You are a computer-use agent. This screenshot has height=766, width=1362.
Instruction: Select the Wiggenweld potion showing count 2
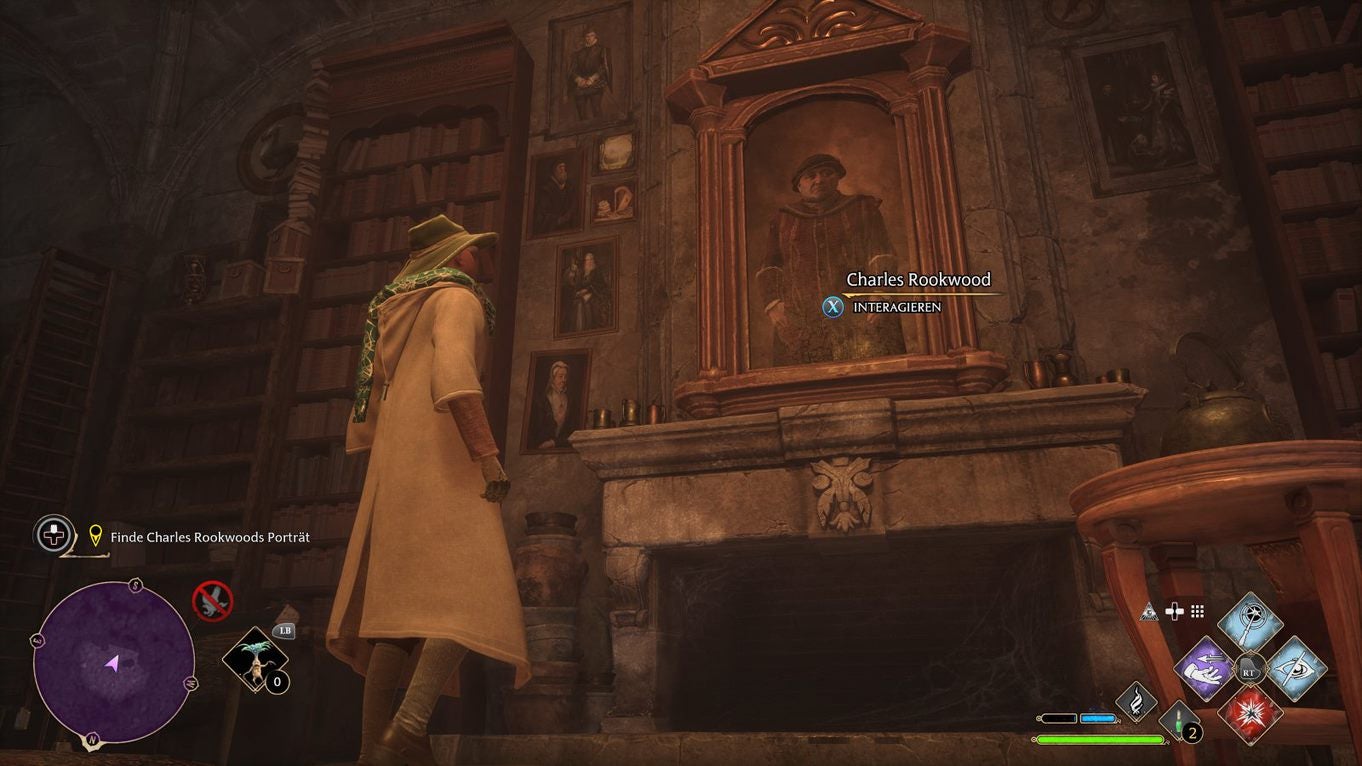click(x=1179, y=720)
